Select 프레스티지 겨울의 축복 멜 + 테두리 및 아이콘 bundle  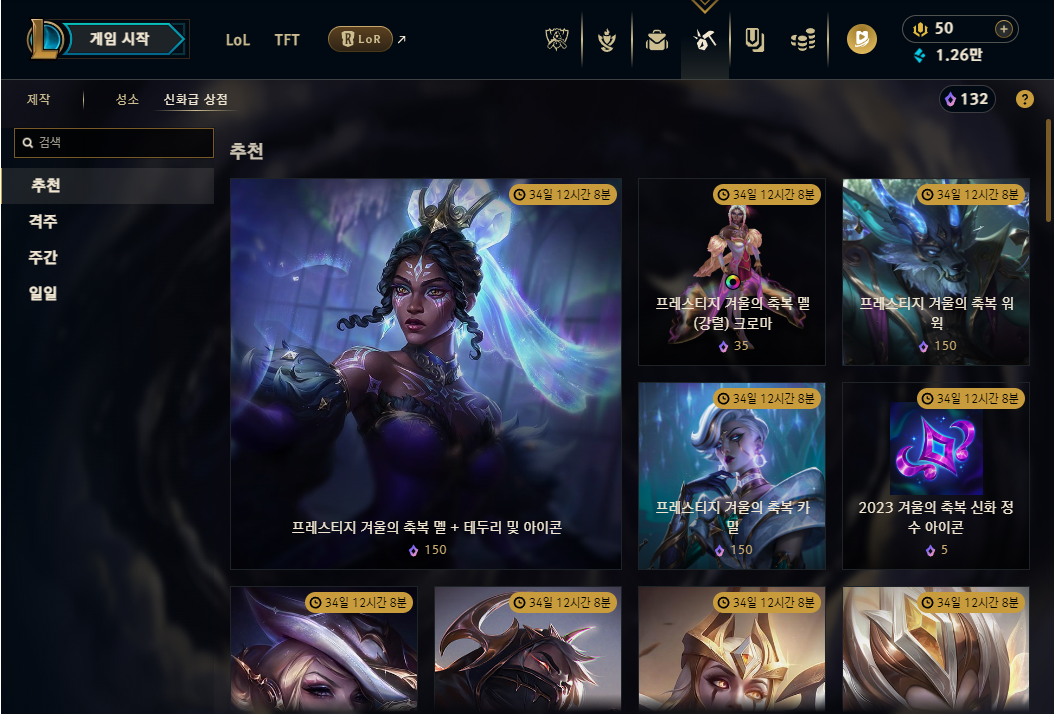click(426, 373)
